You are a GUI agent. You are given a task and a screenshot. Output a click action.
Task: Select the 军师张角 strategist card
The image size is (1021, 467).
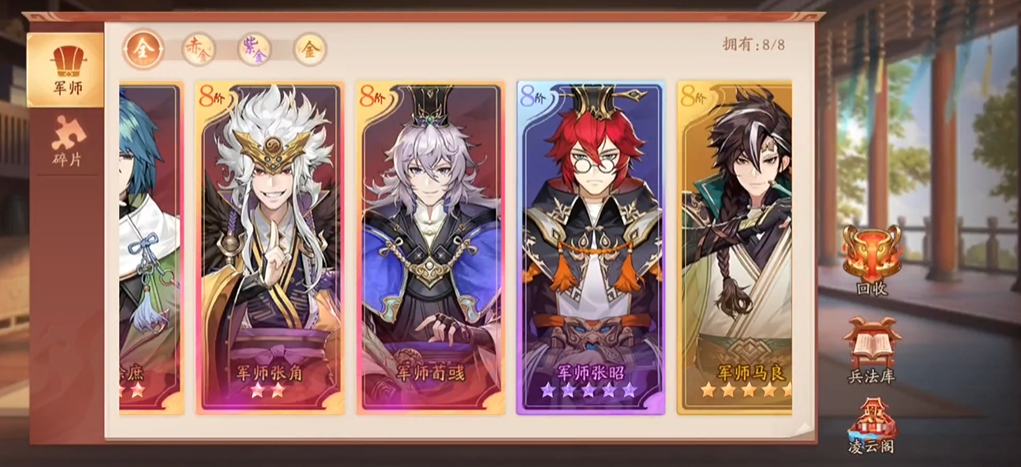click(x=269, y=247)
